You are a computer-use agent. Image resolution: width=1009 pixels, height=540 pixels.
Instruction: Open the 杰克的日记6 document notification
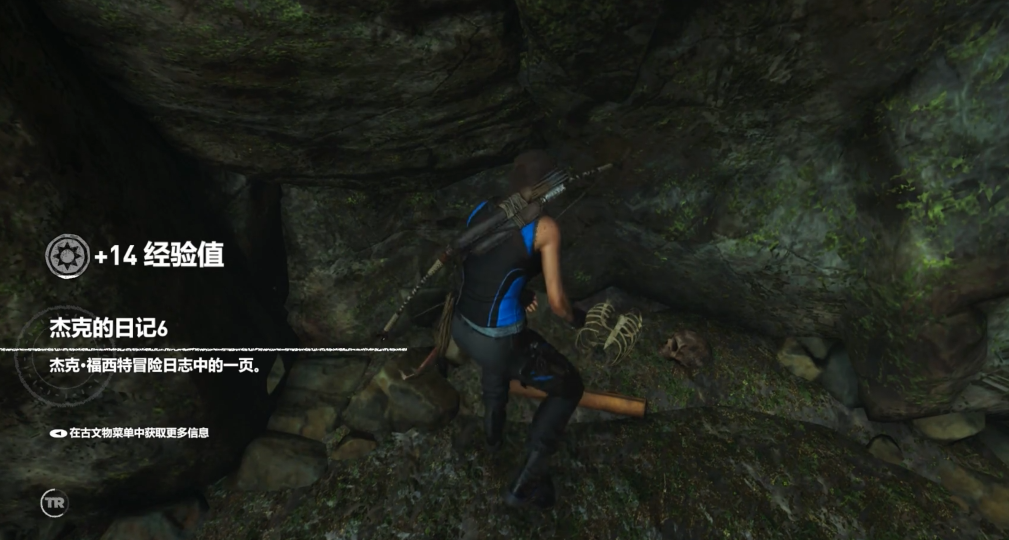(x=108, y=328)
